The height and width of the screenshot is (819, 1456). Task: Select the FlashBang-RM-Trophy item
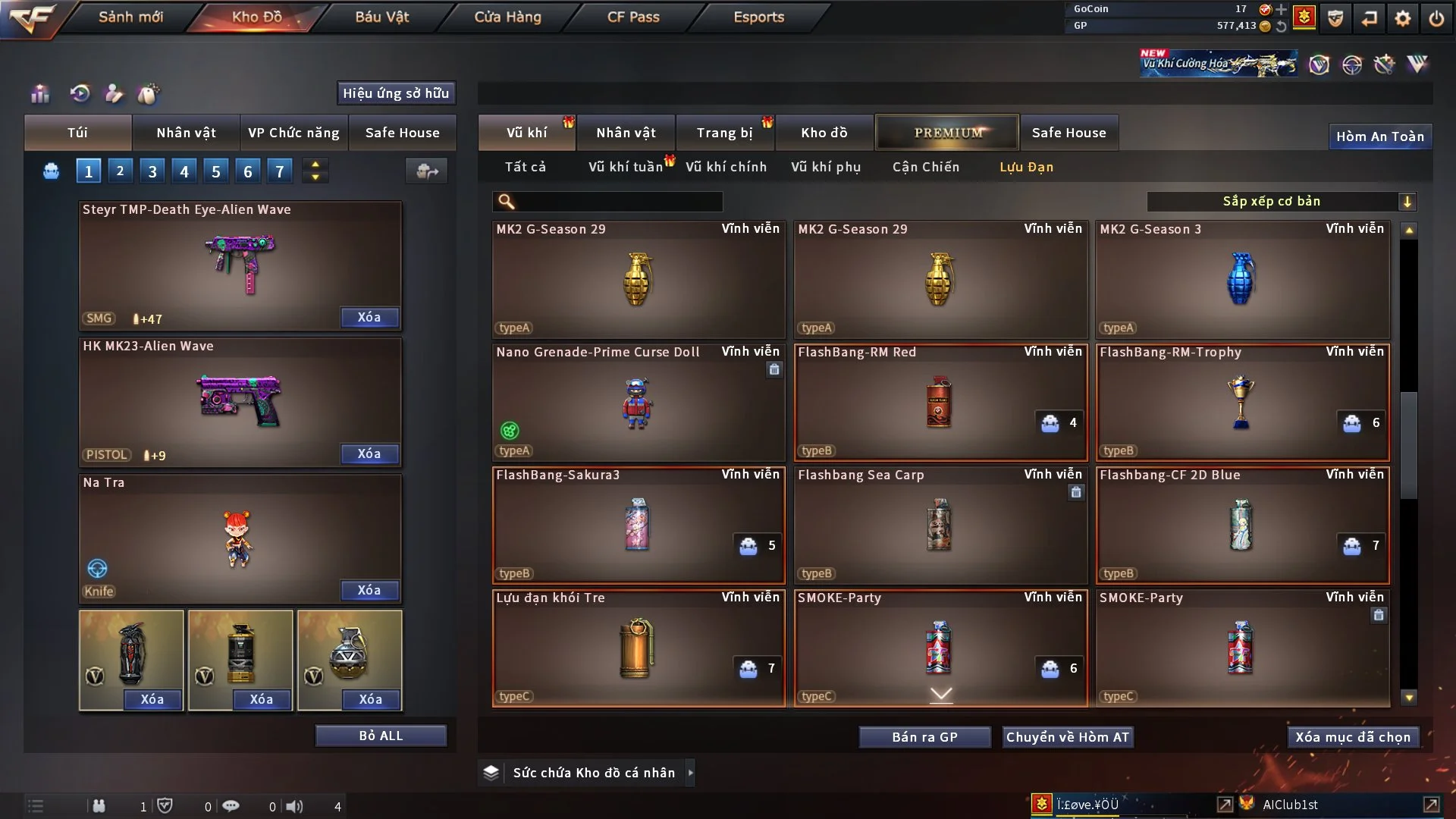click(x=1242, y=403)
